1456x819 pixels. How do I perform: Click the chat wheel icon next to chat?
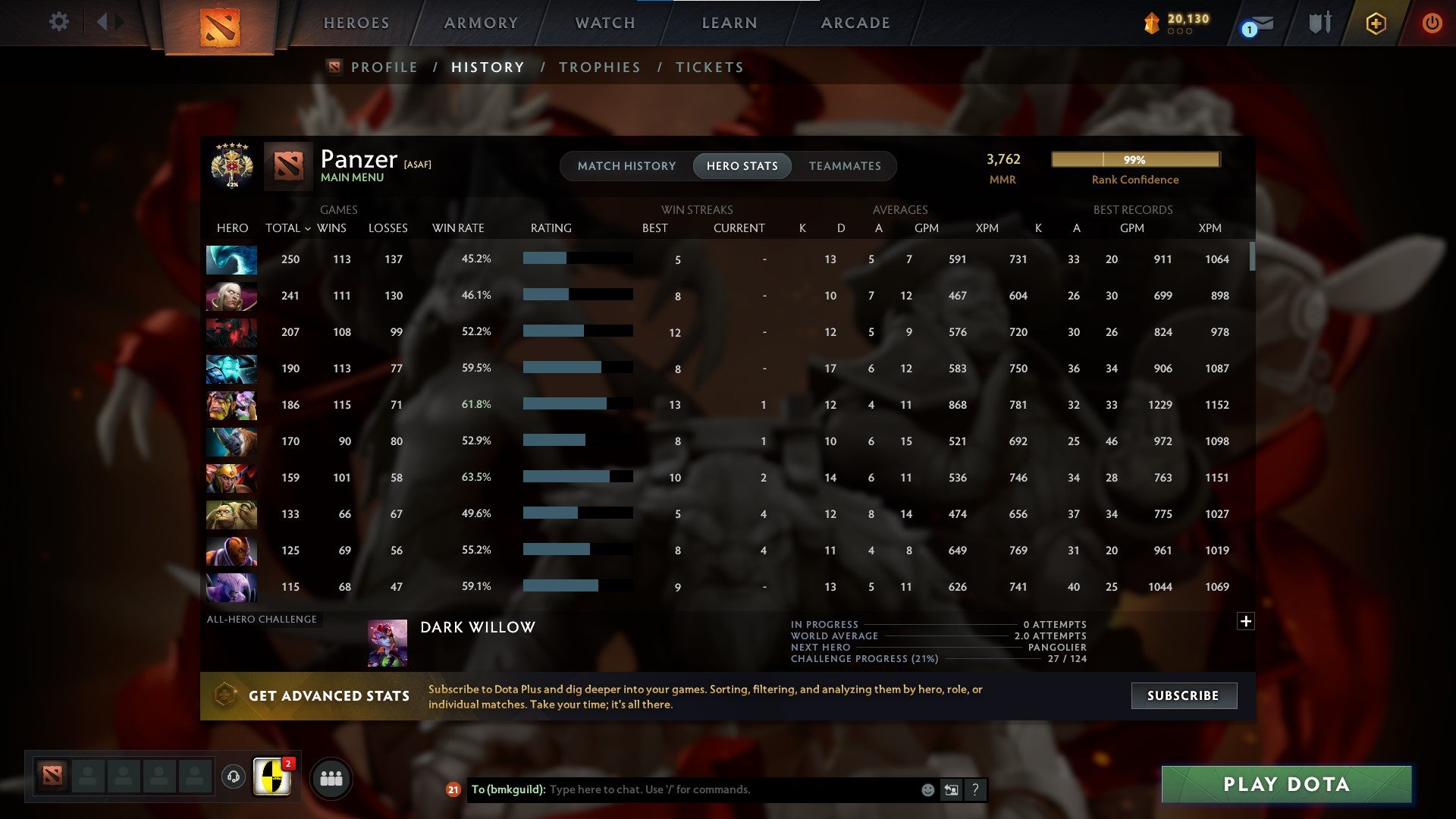tap(950, 789)
